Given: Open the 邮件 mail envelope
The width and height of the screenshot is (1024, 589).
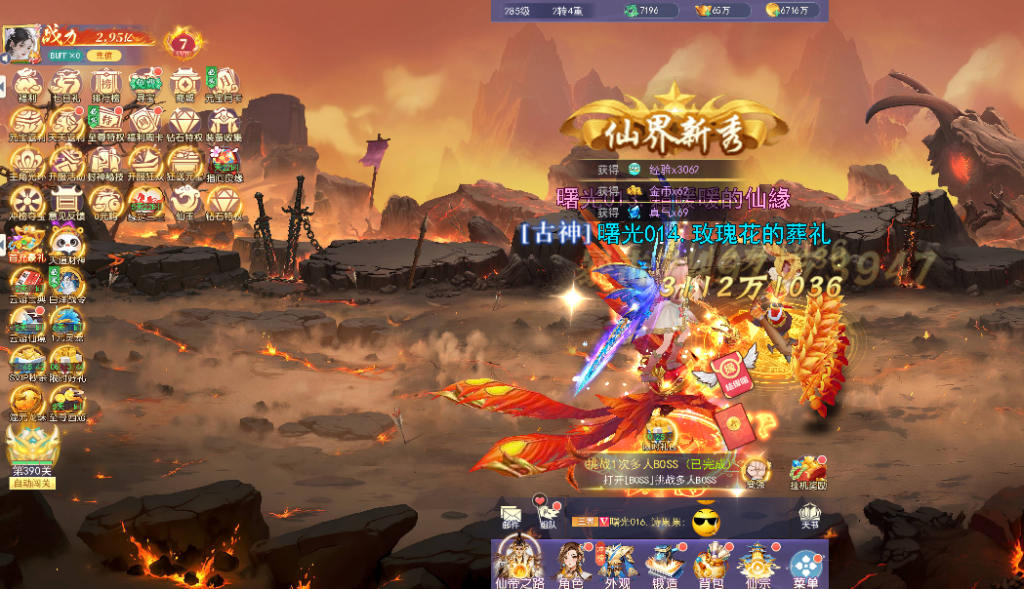Looking at the screenshot, I should point(511,516).
